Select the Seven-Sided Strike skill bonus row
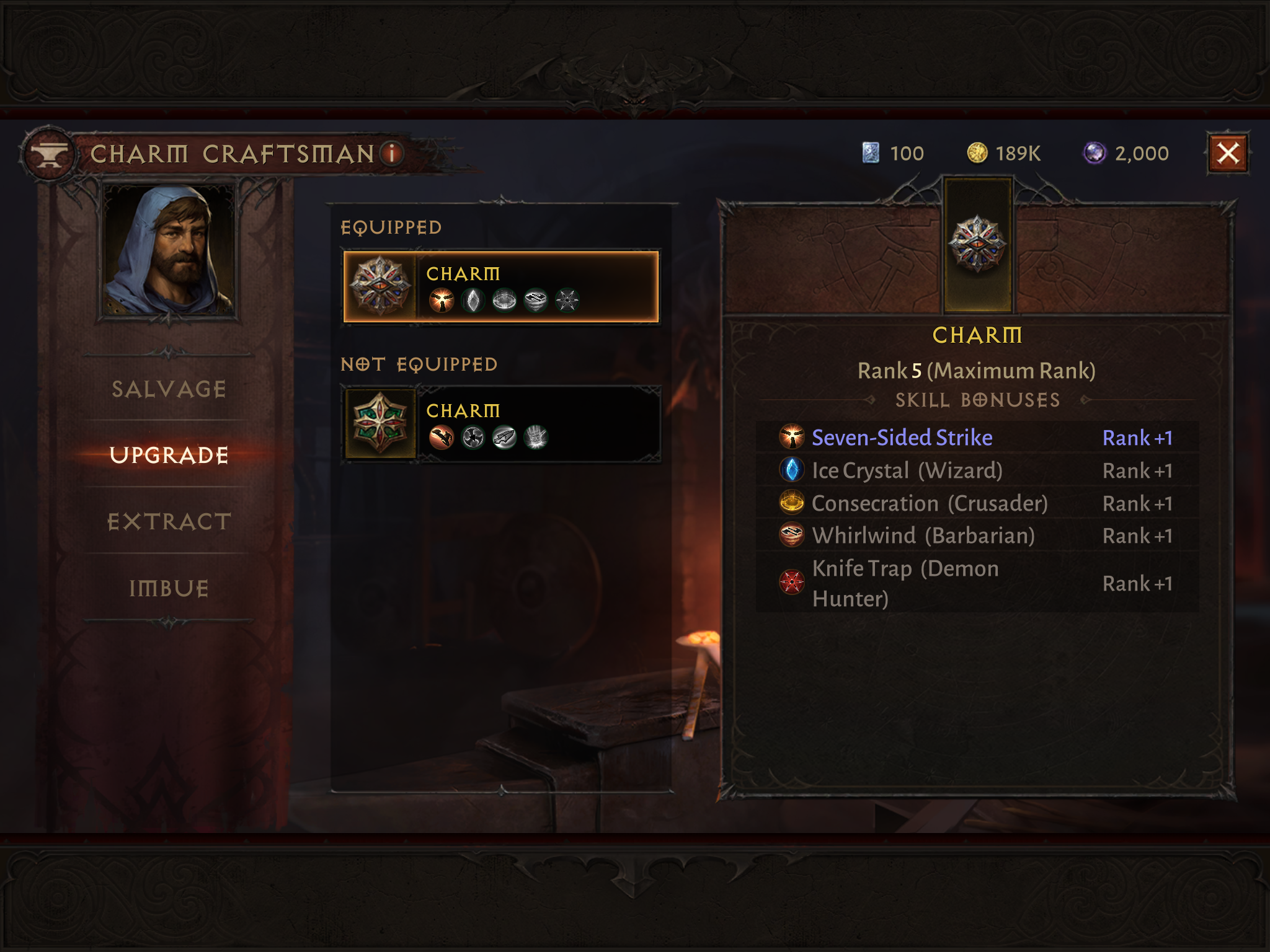 [x=977, y=438]
